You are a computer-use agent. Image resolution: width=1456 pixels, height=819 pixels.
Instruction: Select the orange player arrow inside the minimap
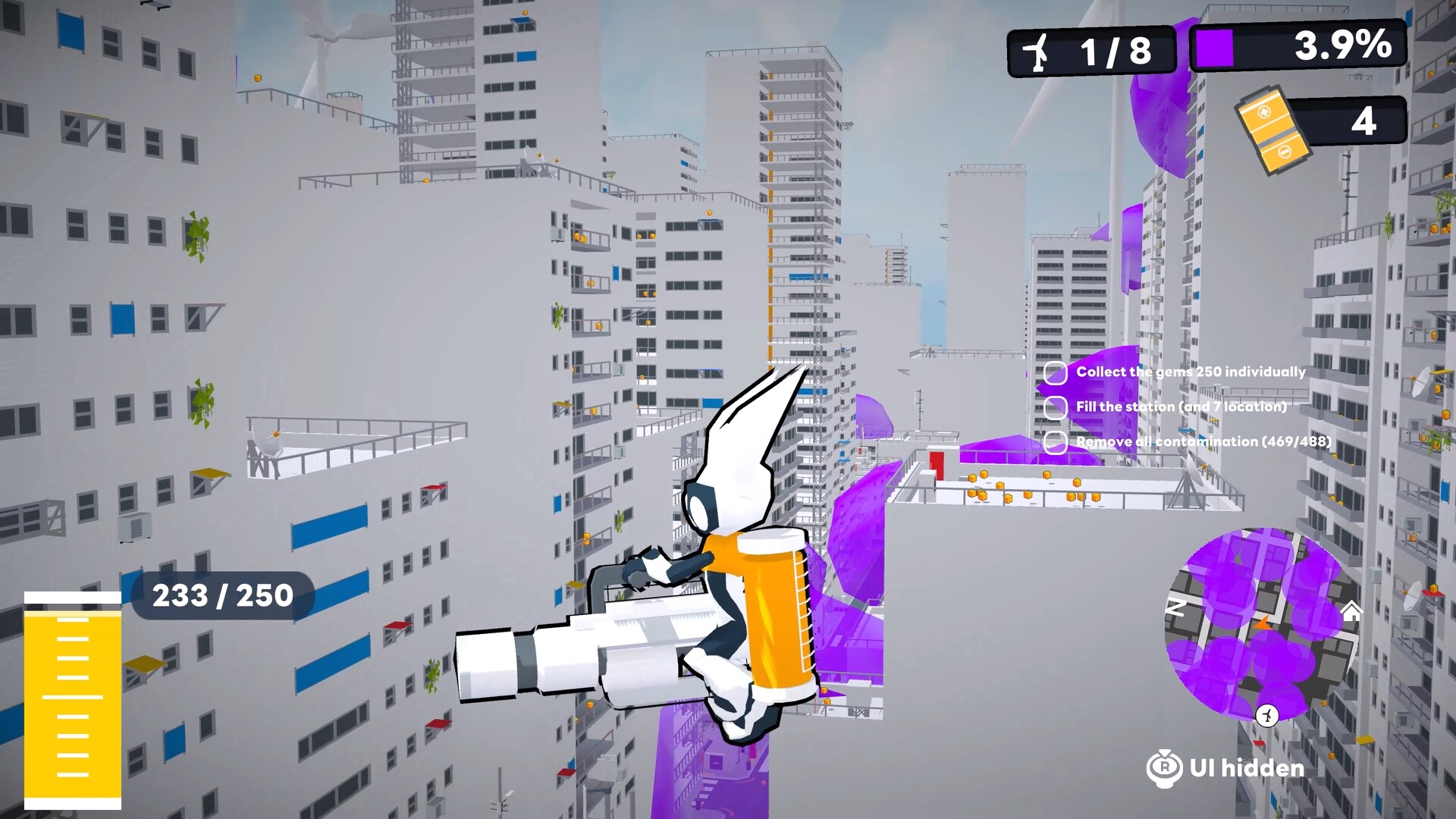[1263, 624]
